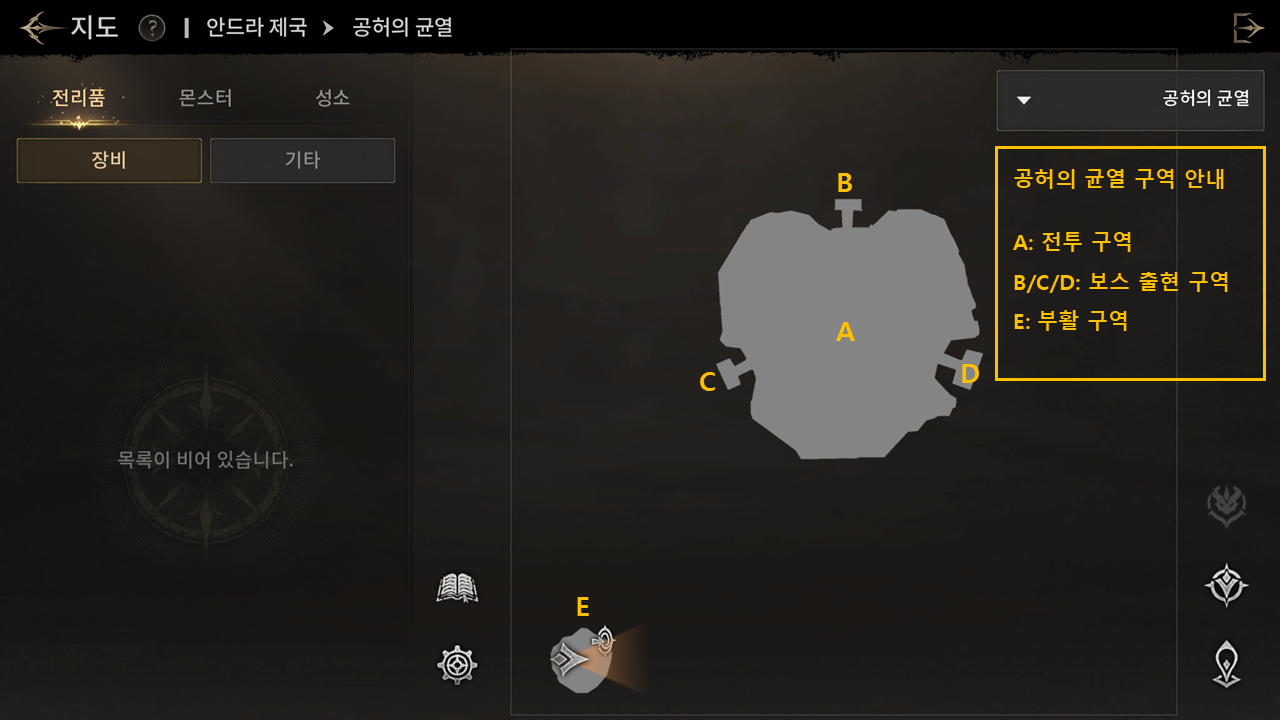Click the gear-shaped icon below the book
Viewport: 1280px width, 720px height.
(x=457, y=664)
